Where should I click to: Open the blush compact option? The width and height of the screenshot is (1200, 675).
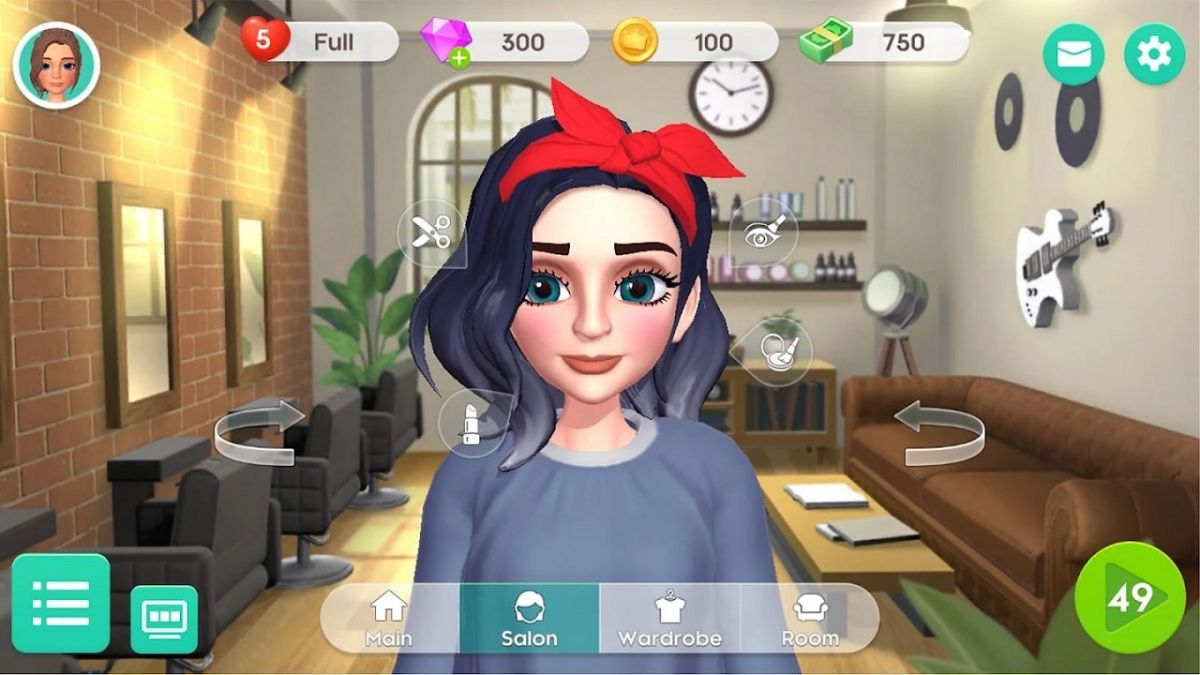click(x=777, y=351)
